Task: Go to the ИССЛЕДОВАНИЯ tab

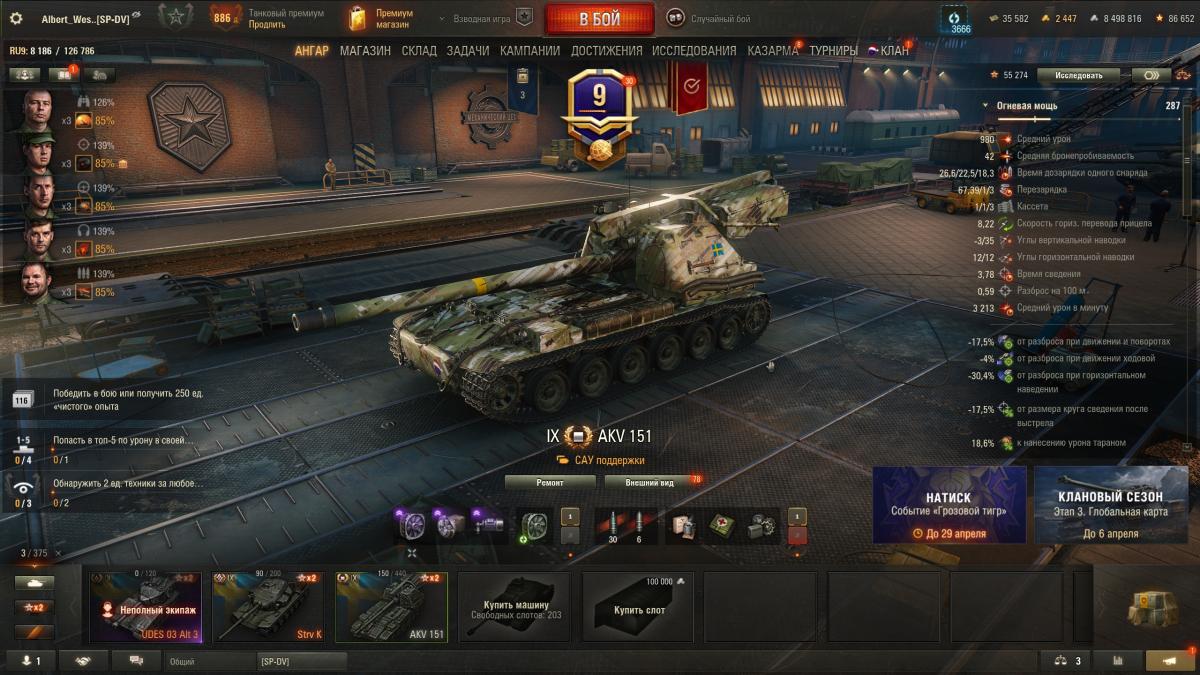Action: [x=694, y=51]
